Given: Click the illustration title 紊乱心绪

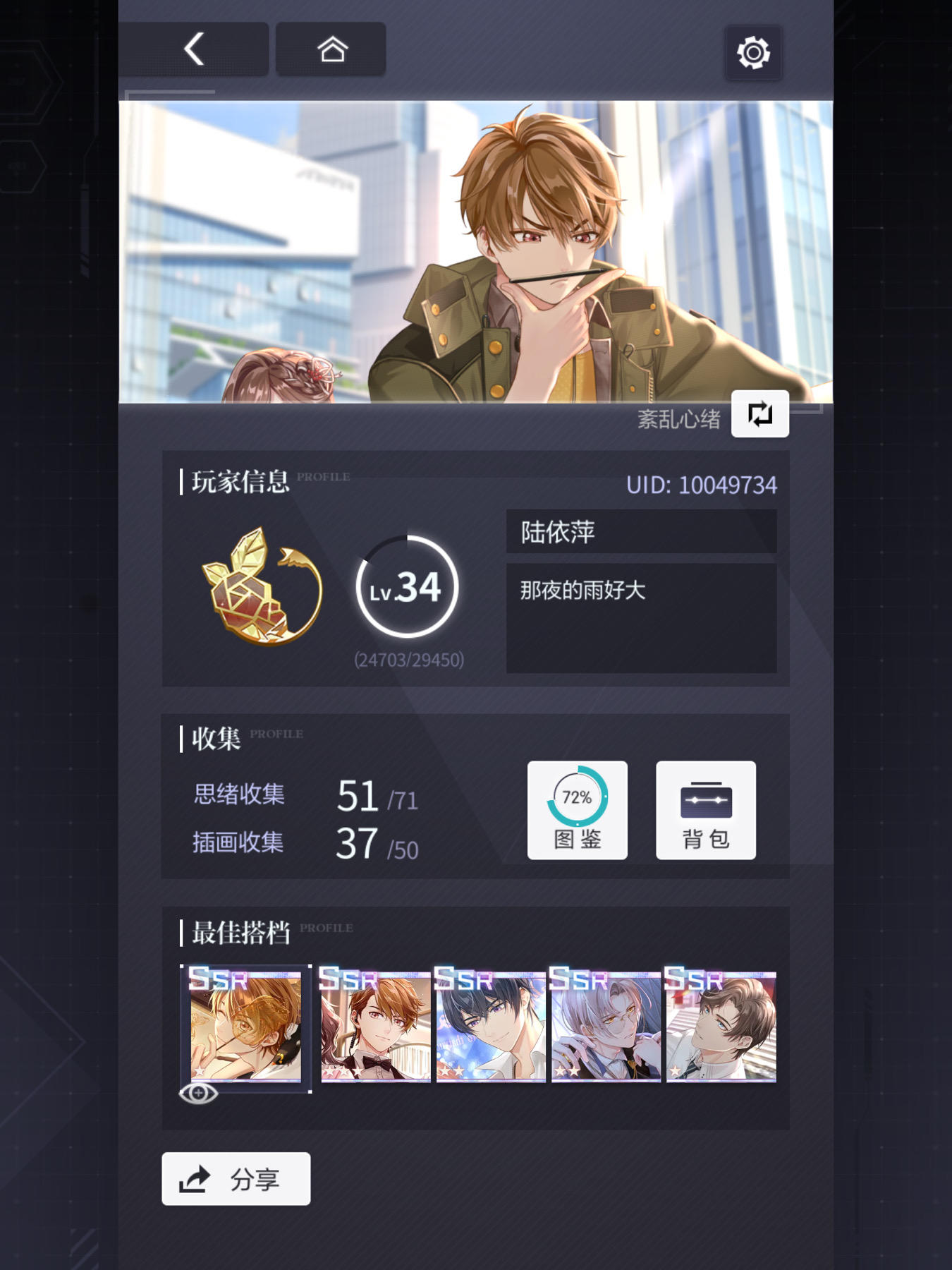Looking at the screenshot, I should point(678,418).
